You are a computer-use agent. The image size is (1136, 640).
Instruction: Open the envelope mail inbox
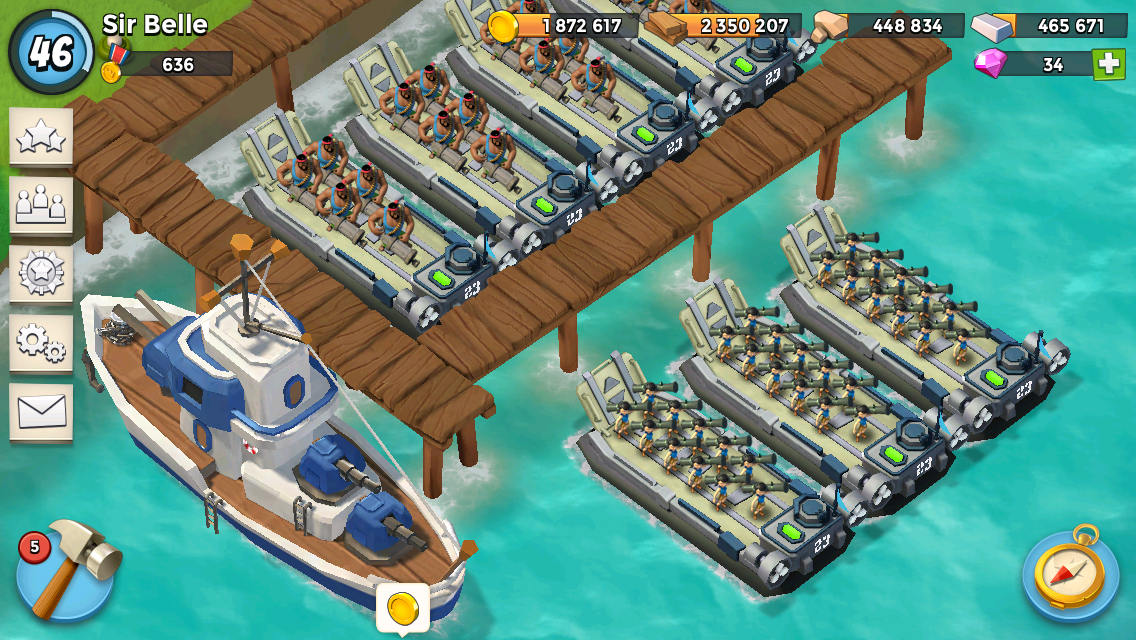coord(41,410)
